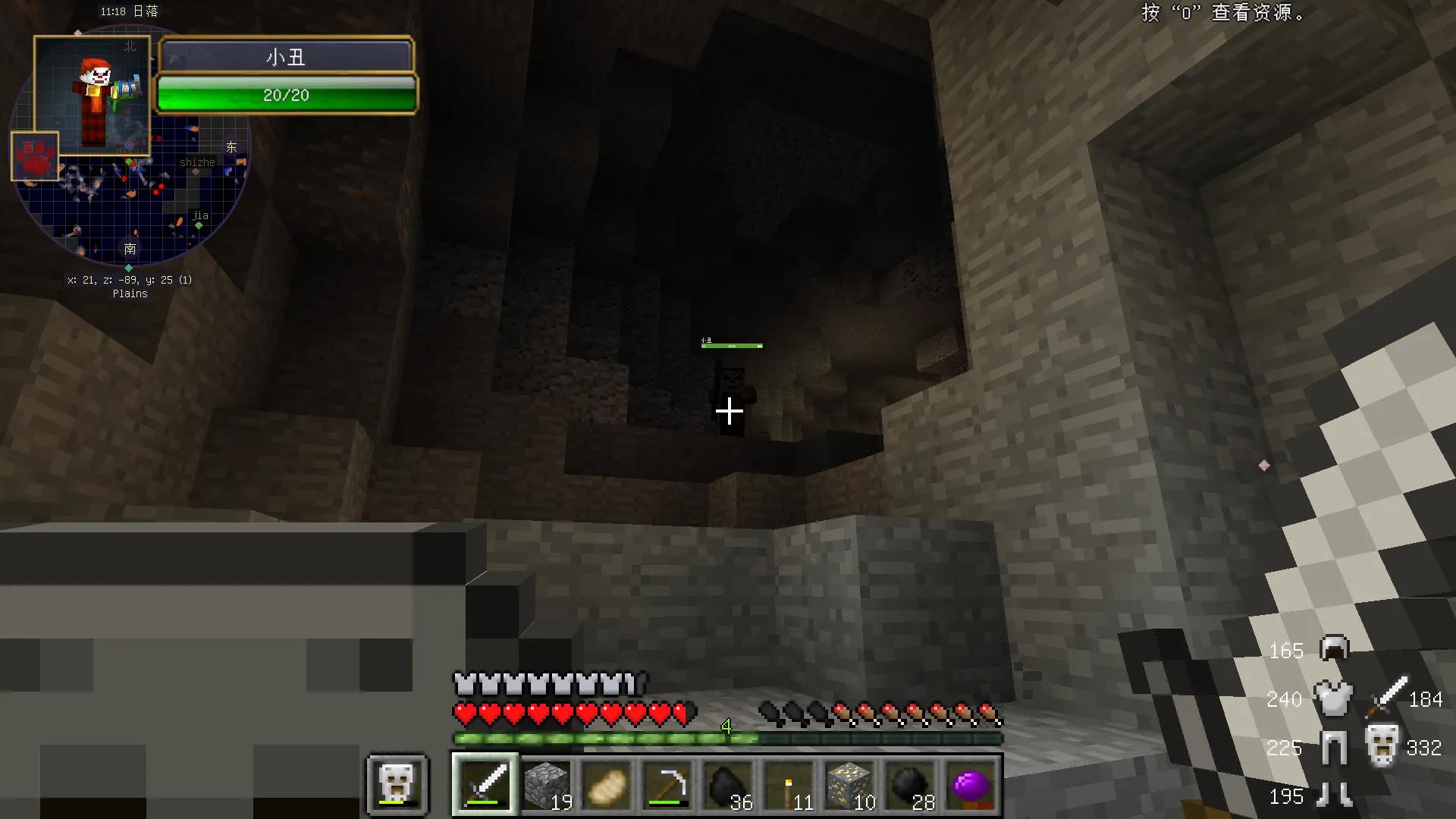1456x819 pixels.
Task: Click the boots durability icon
Action: [x=1333, y=795]
